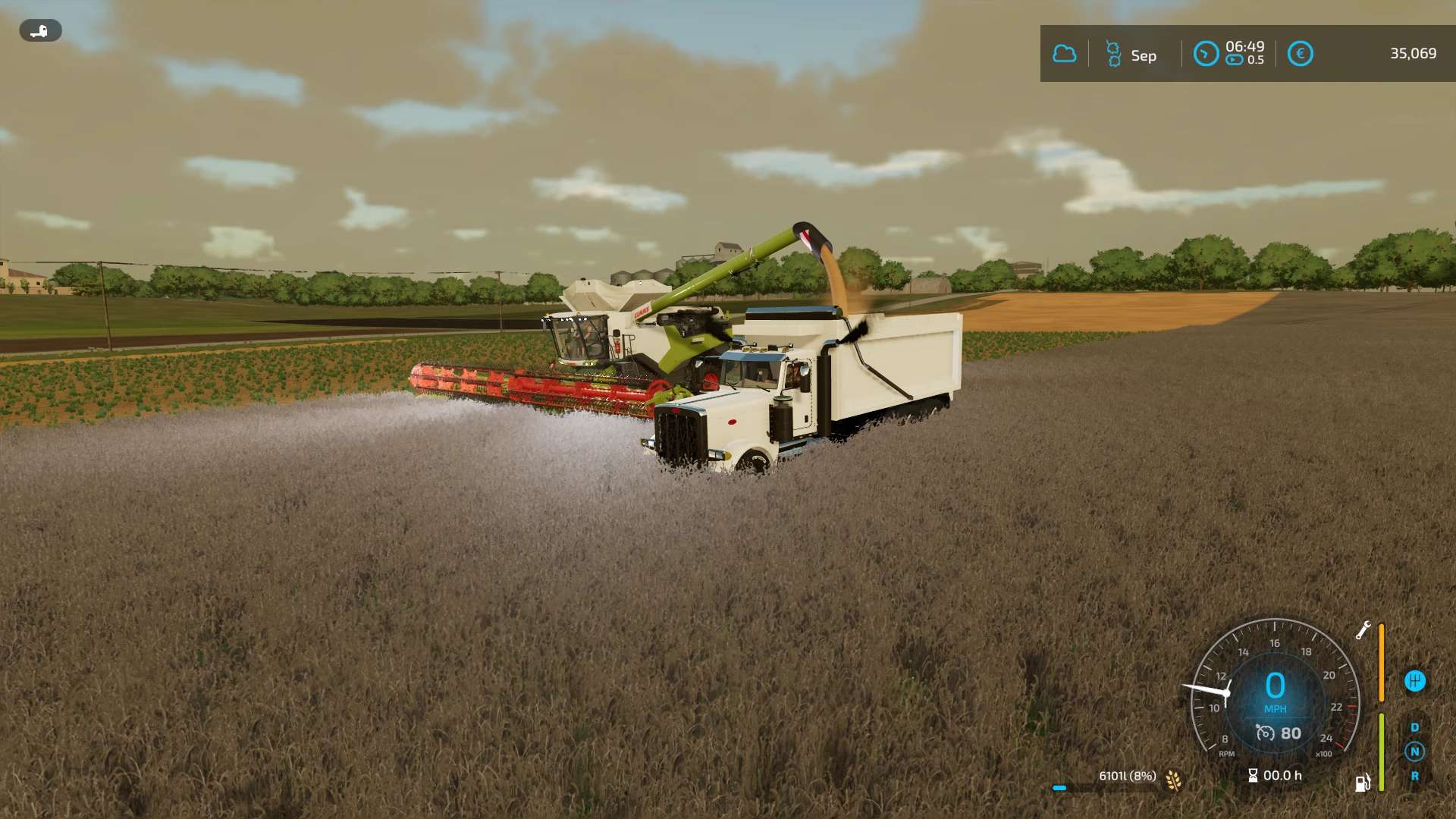Select the N neutral gear indicator
The height and width of the screenshot is (819, 1456).
click(x=1414, y=752)
